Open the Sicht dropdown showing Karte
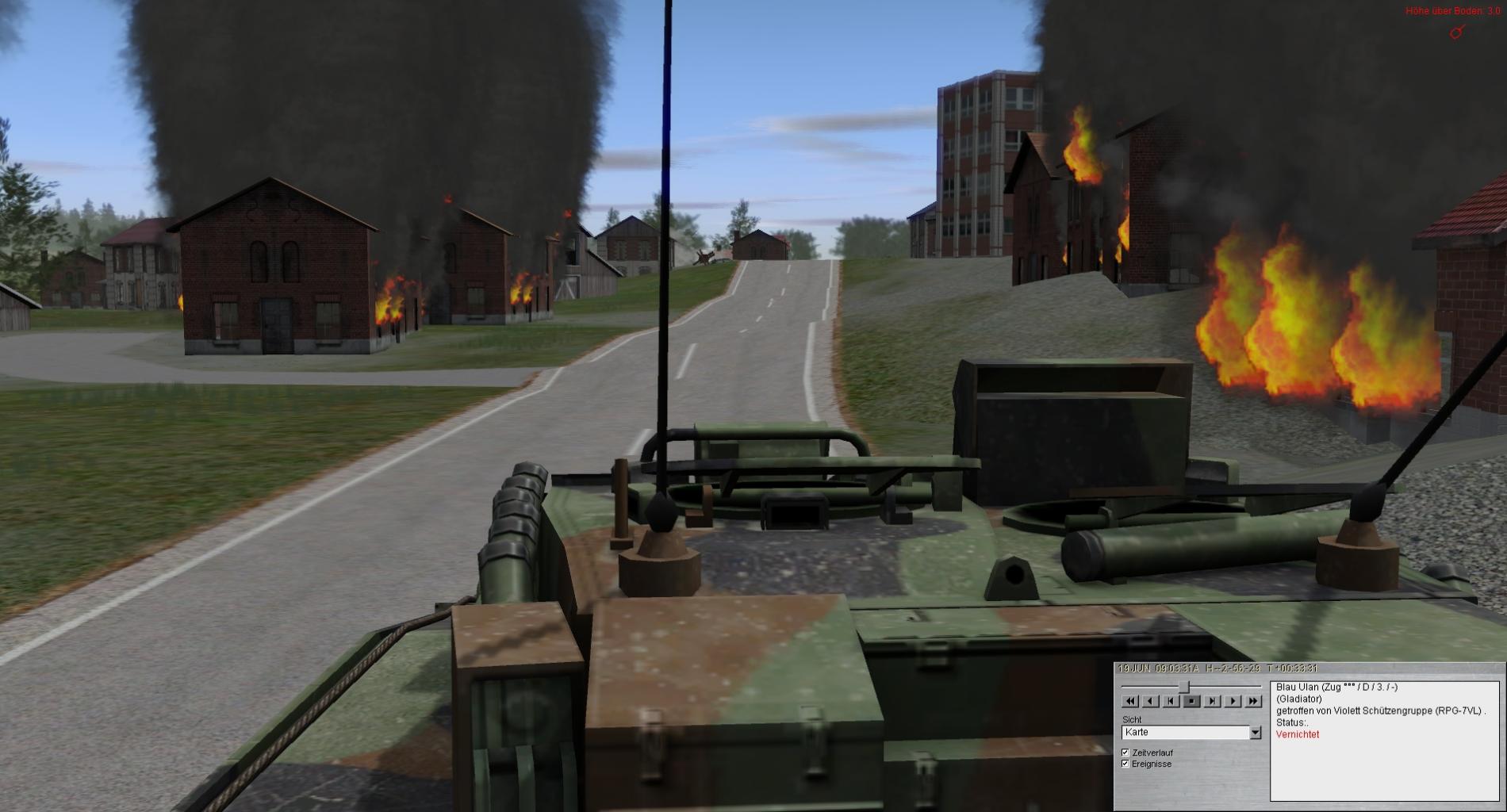The image size is (1507, 812). pos(1255,733)
